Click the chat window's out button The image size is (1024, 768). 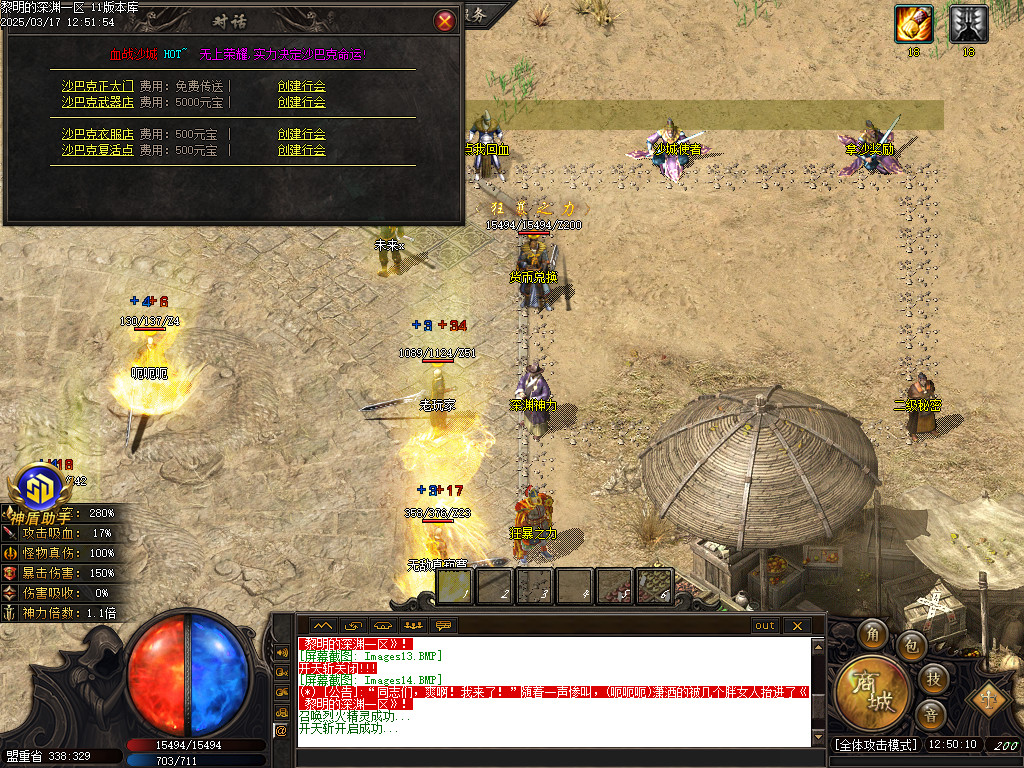(764, 626)
